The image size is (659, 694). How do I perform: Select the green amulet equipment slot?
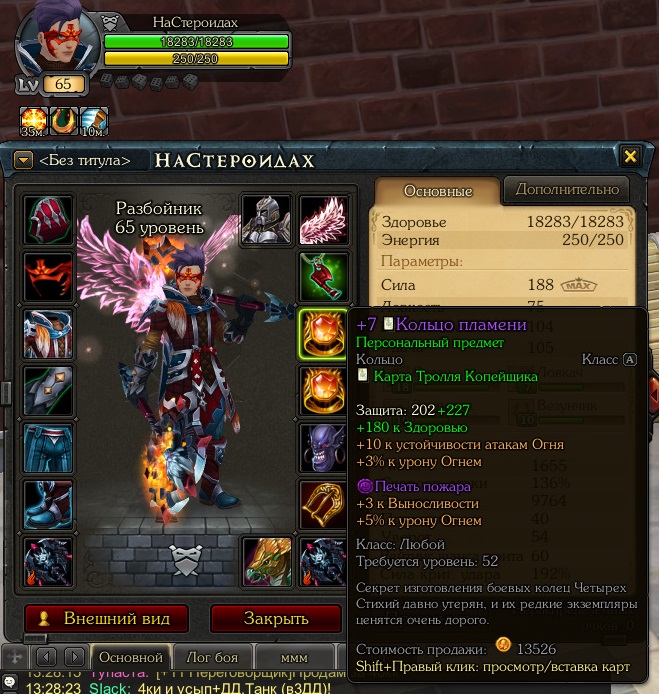[x=323, y=276]
